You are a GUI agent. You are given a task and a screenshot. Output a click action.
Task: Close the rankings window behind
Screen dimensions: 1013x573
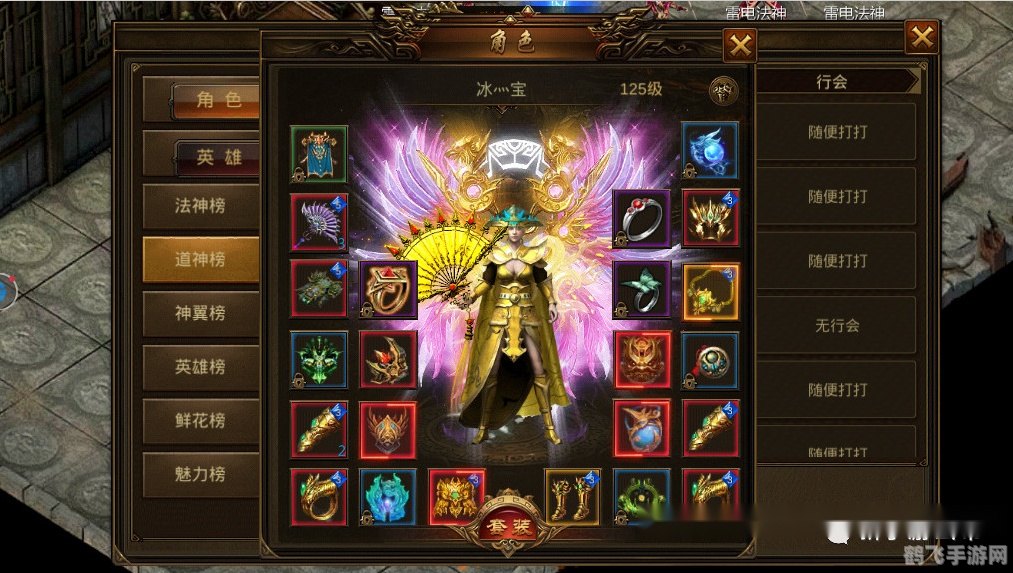click(x=921, y=38)
